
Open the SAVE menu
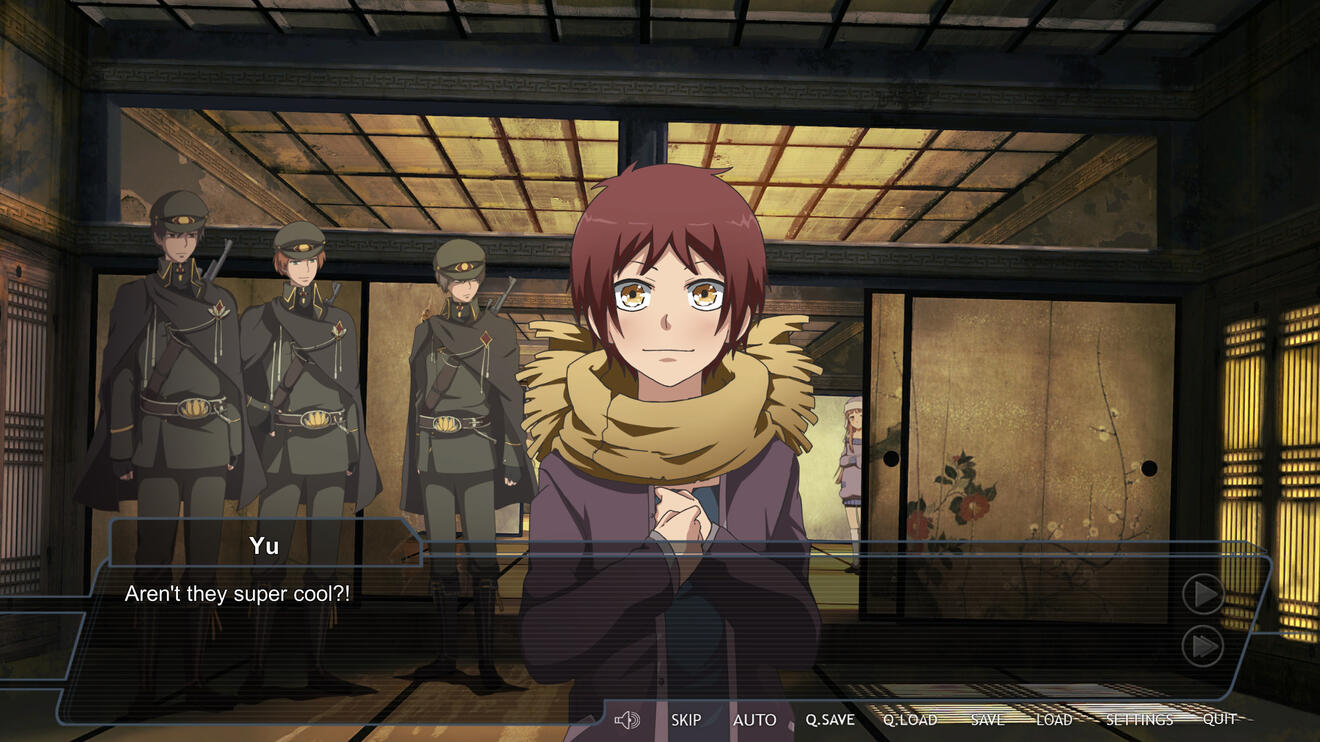coord(987,720)
